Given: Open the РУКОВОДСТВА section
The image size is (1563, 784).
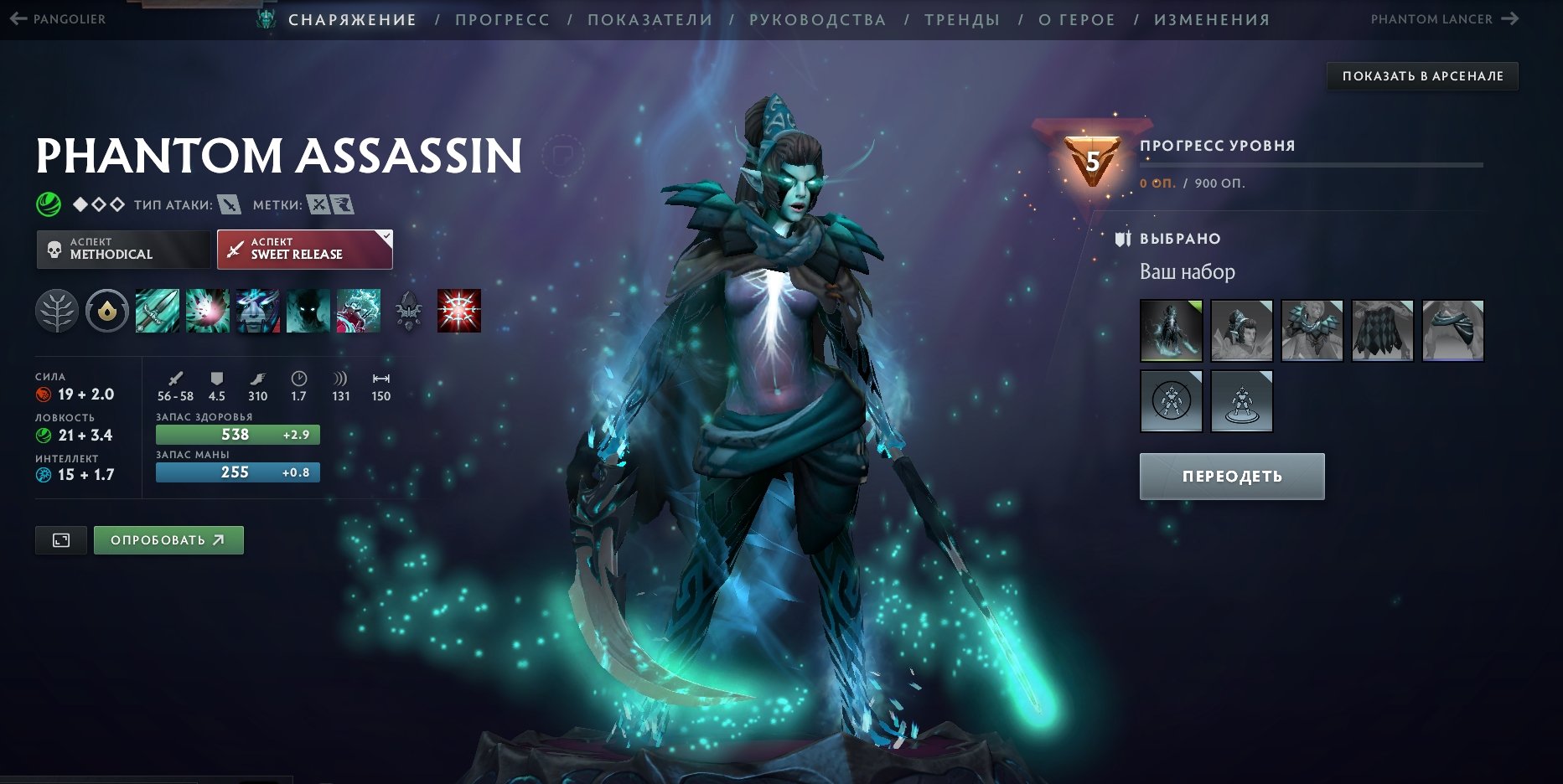Looking at the screenshot, I should [x=819, y=19].
